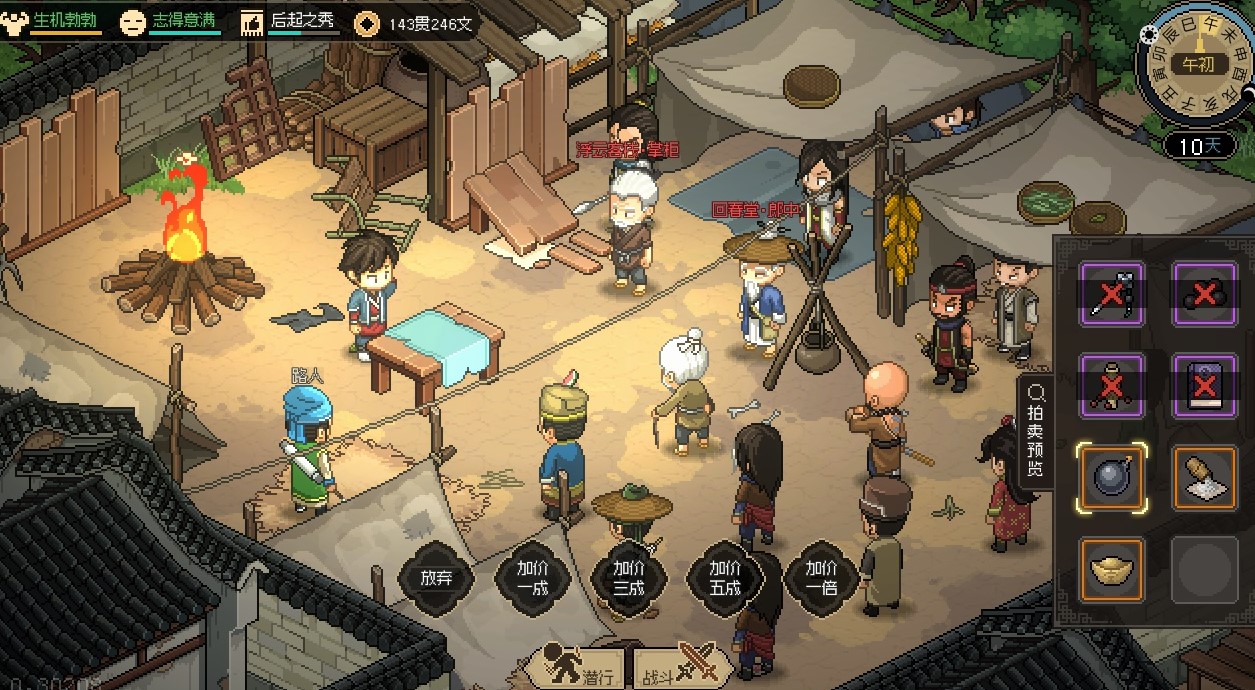Give up bidding with the 放弃 button
1255x690 pixels.
pos(437,577)
